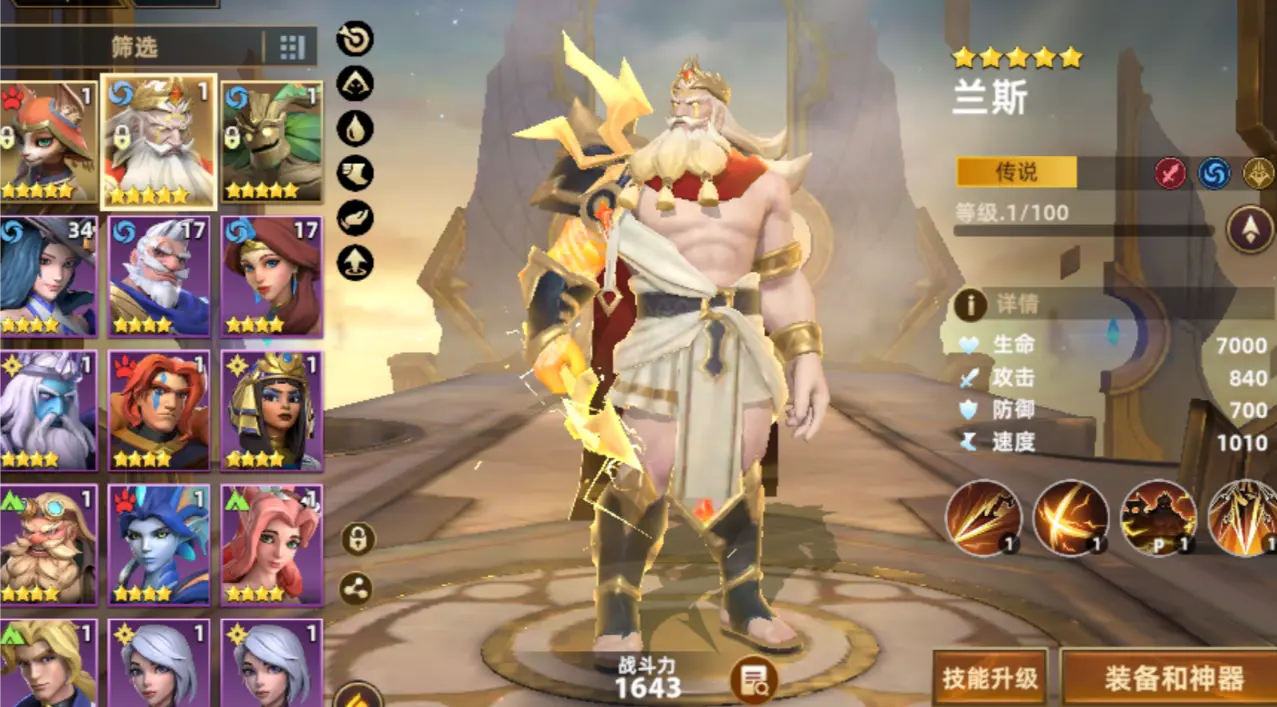
Task: View the spear thrust skill icon
Action: [983, 518]
